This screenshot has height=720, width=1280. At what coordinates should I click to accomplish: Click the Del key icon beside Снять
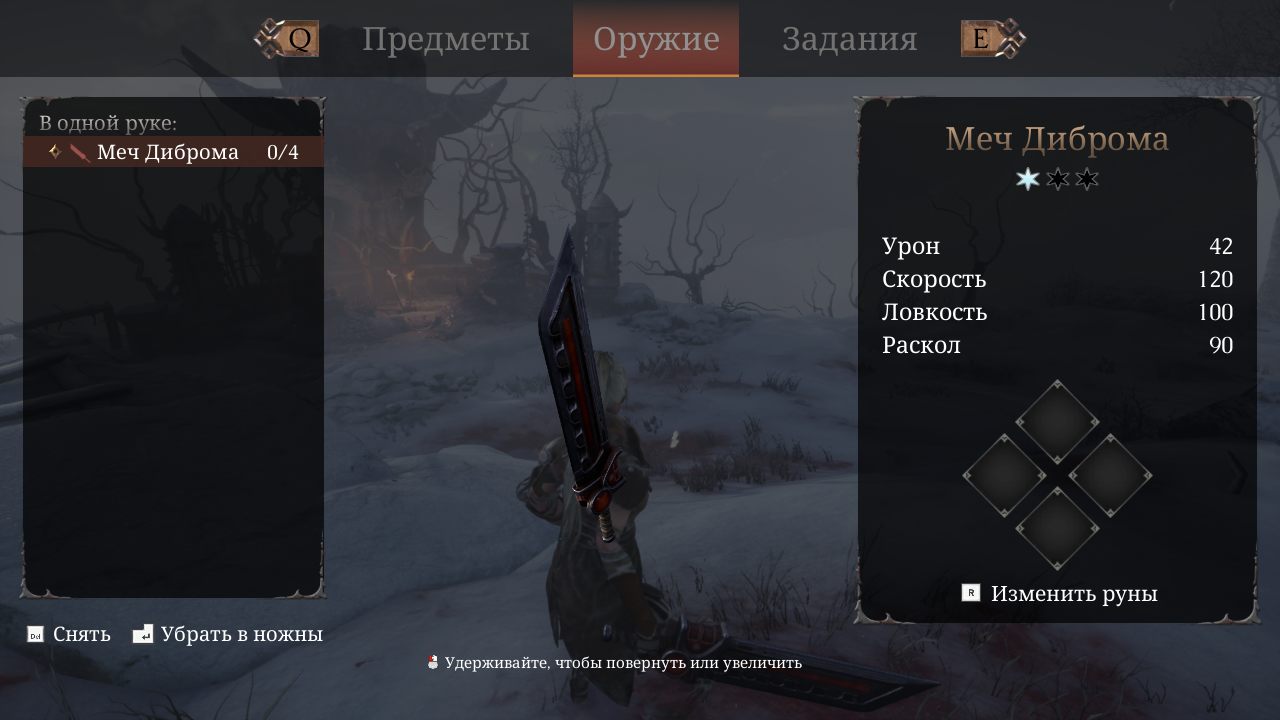35,634
